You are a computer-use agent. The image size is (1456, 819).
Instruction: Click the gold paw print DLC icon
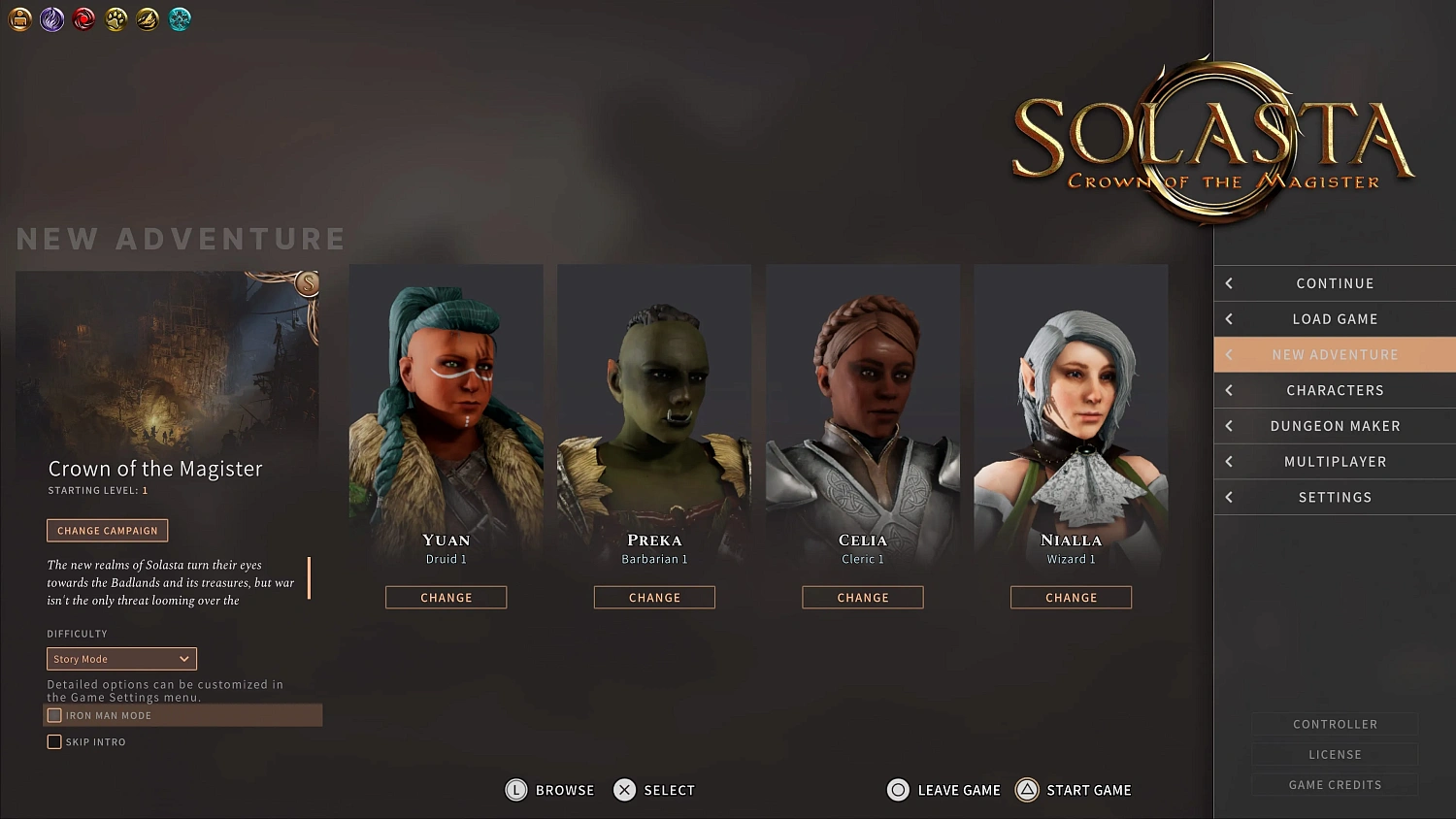[x=116, y=19]
